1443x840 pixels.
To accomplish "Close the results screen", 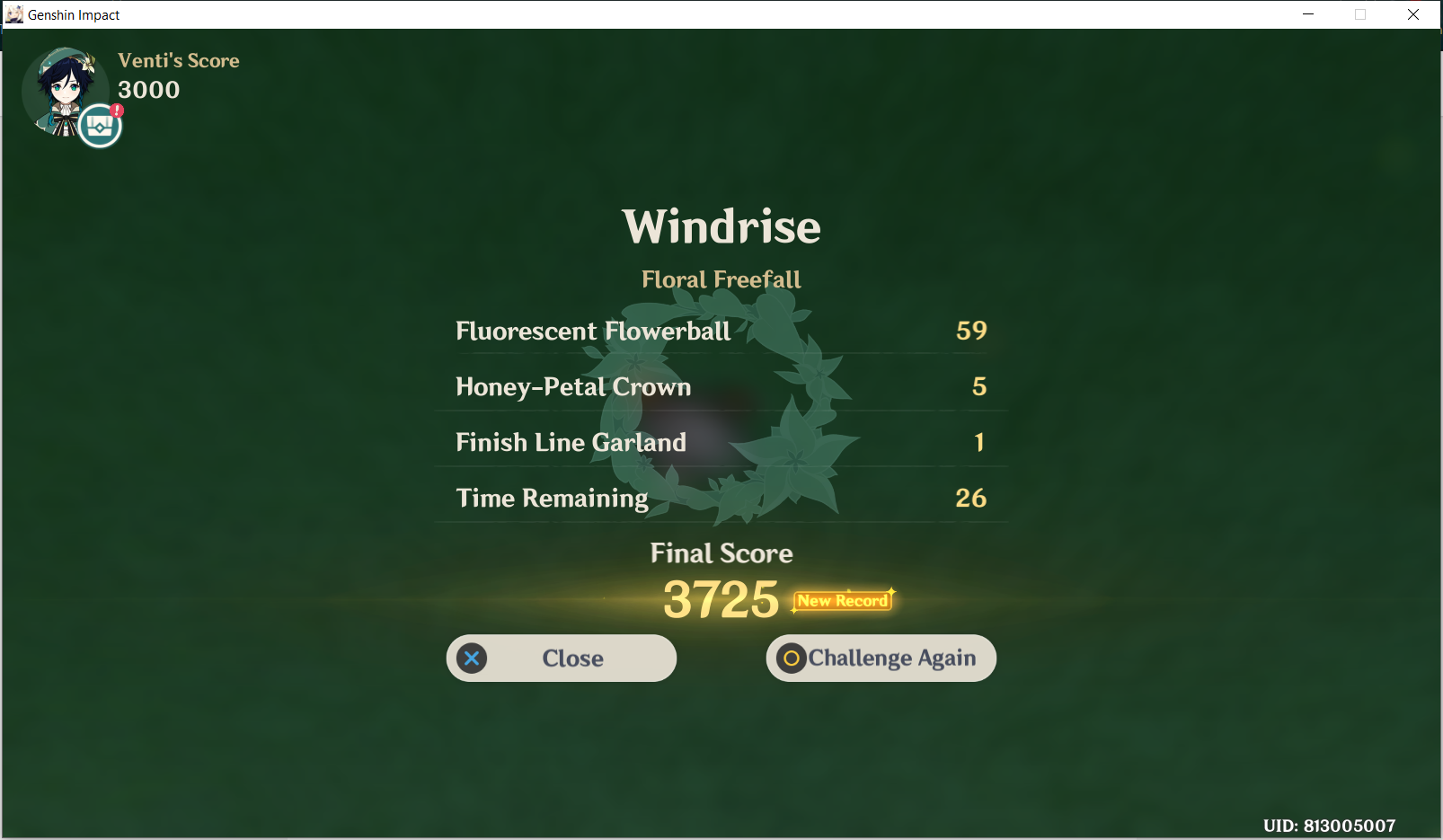I will click(561, 658).
